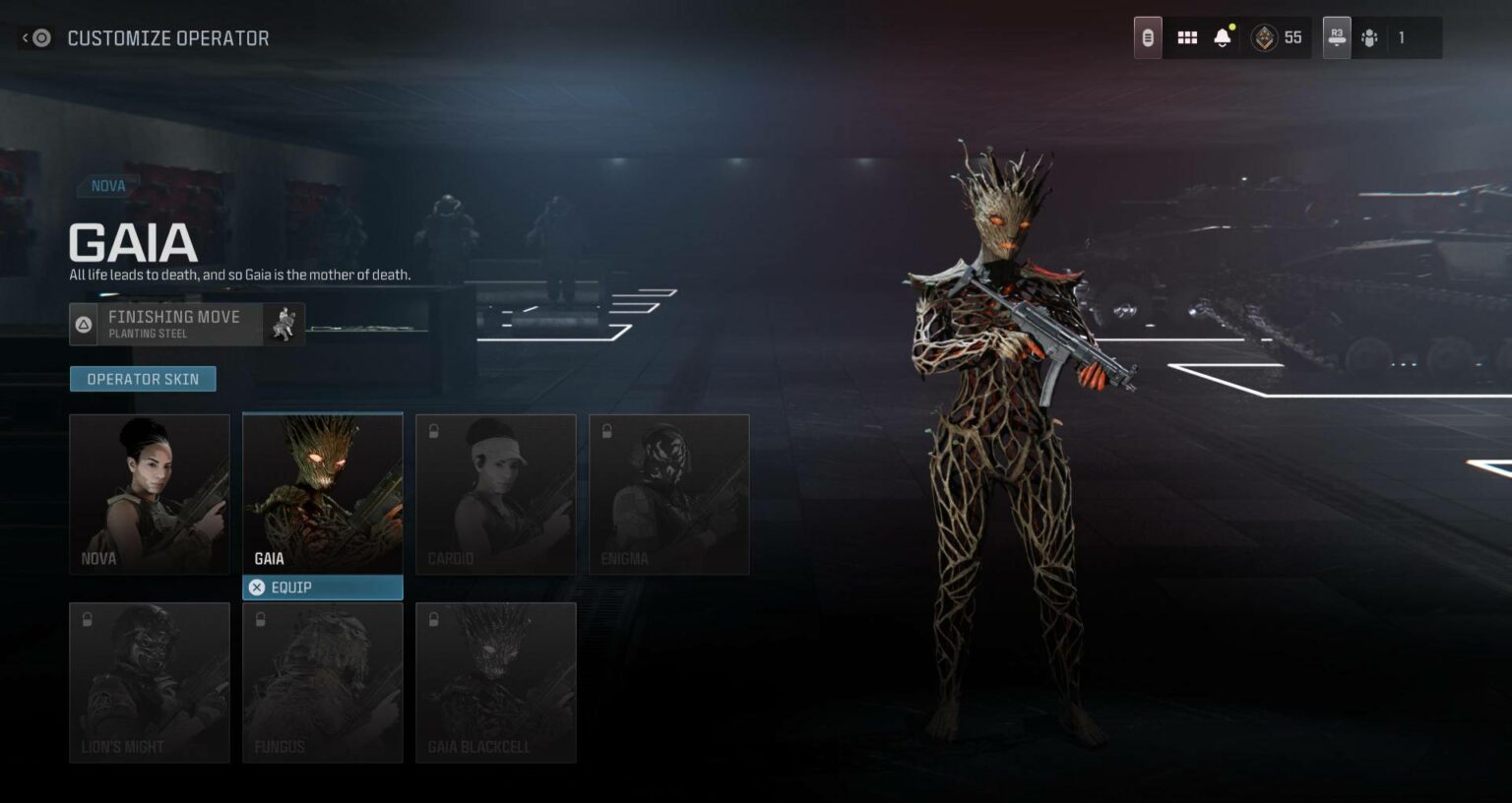Open the notifications bell icon
Viewport: 1512px width, 803px height.
pos(1223,36)
